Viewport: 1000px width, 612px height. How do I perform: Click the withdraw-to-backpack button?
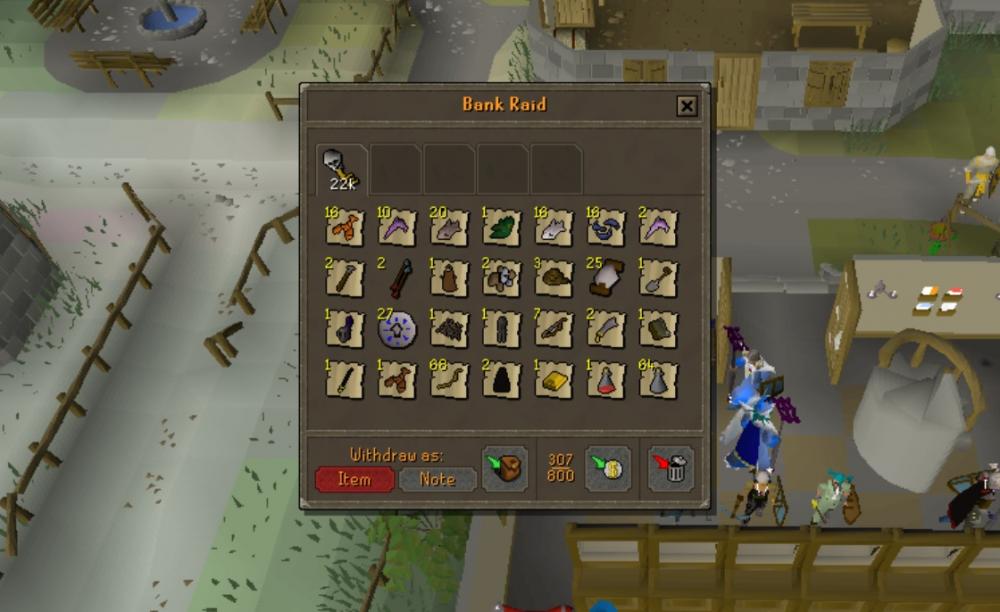point(505,469)
